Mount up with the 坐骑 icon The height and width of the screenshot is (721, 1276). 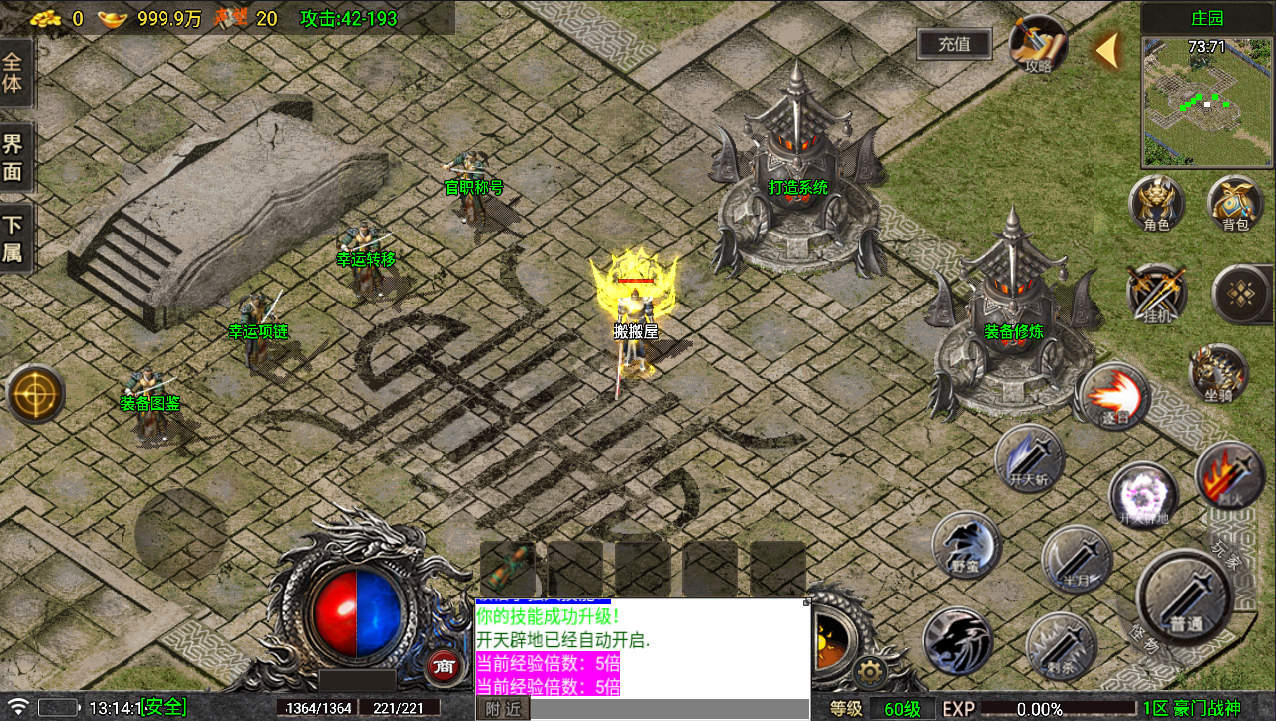[x=1218, y=374]
